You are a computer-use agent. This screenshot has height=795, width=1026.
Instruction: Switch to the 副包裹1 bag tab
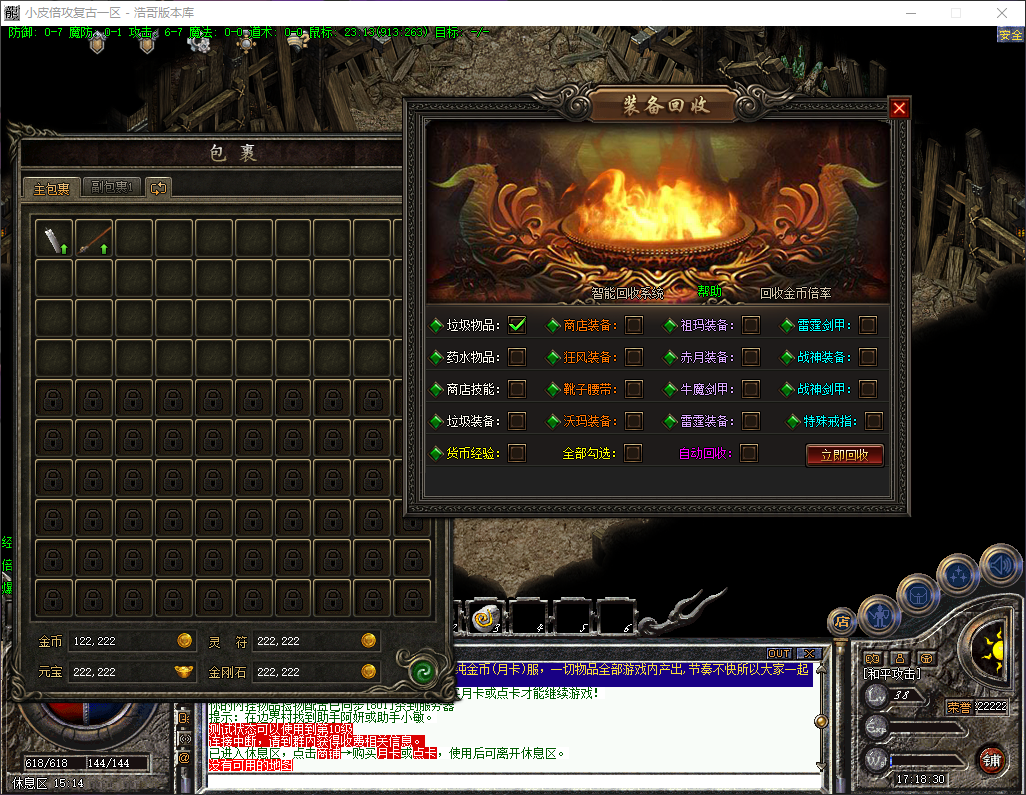(x=111, y=187)
